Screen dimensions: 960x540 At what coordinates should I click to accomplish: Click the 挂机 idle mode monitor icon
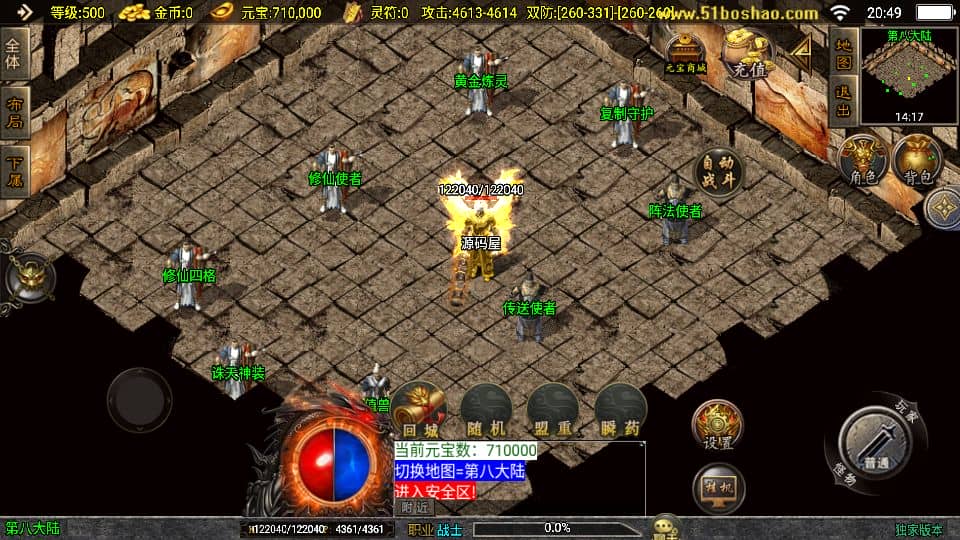coord(718,487)
